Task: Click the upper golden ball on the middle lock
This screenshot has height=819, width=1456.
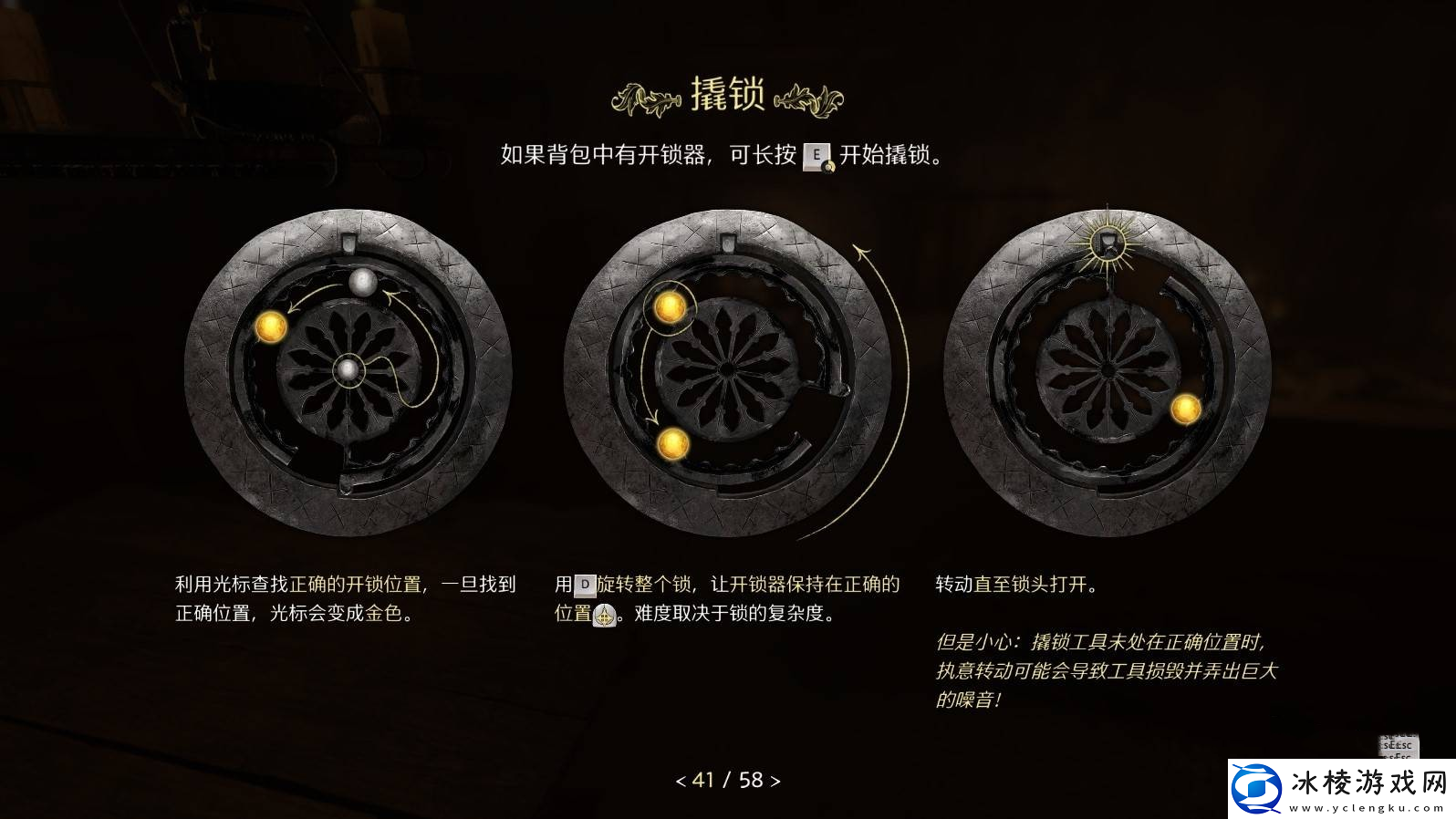Action: click(x=669, y=310)
